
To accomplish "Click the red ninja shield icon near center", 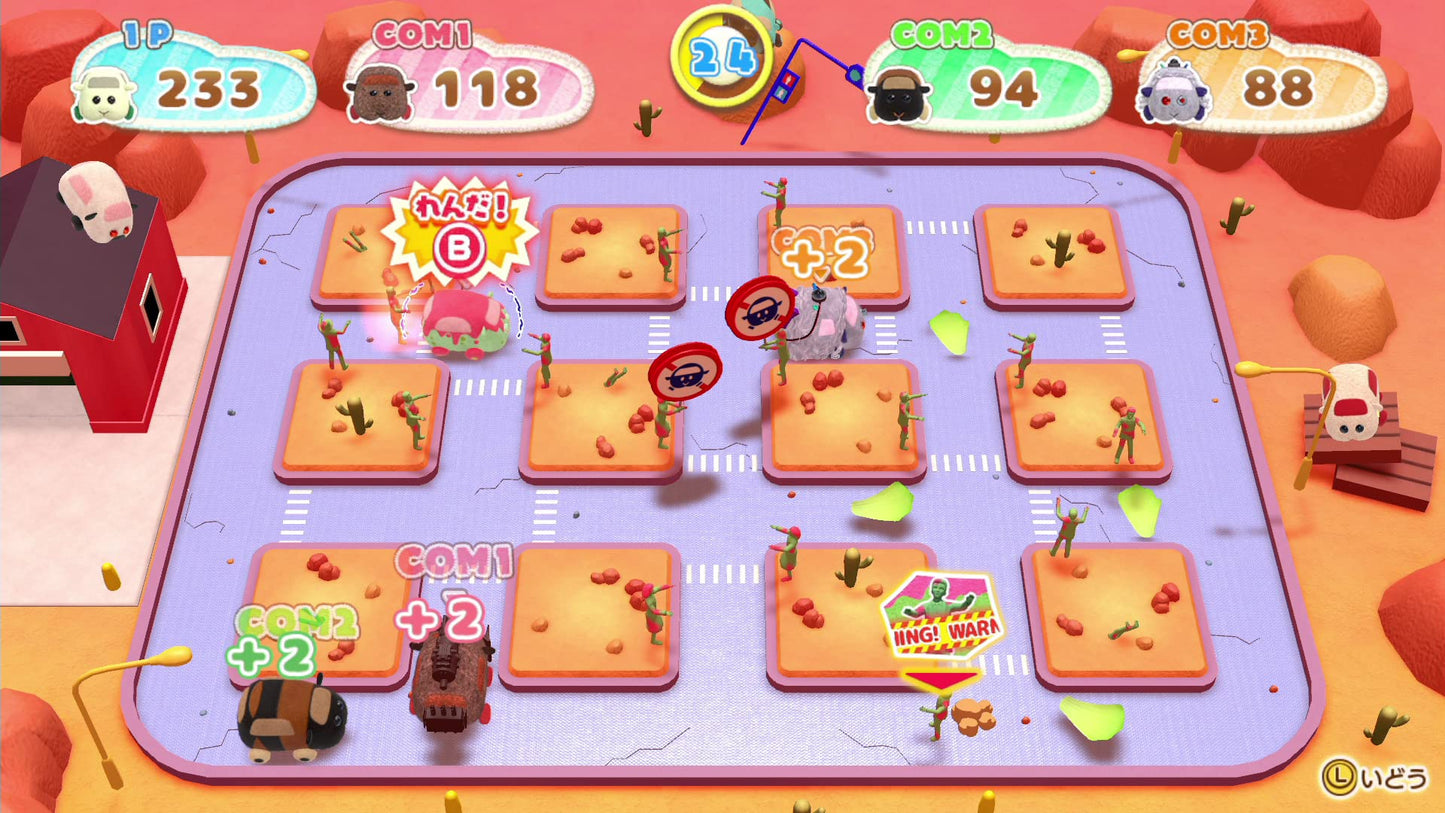I will click(x=684, y=371).
